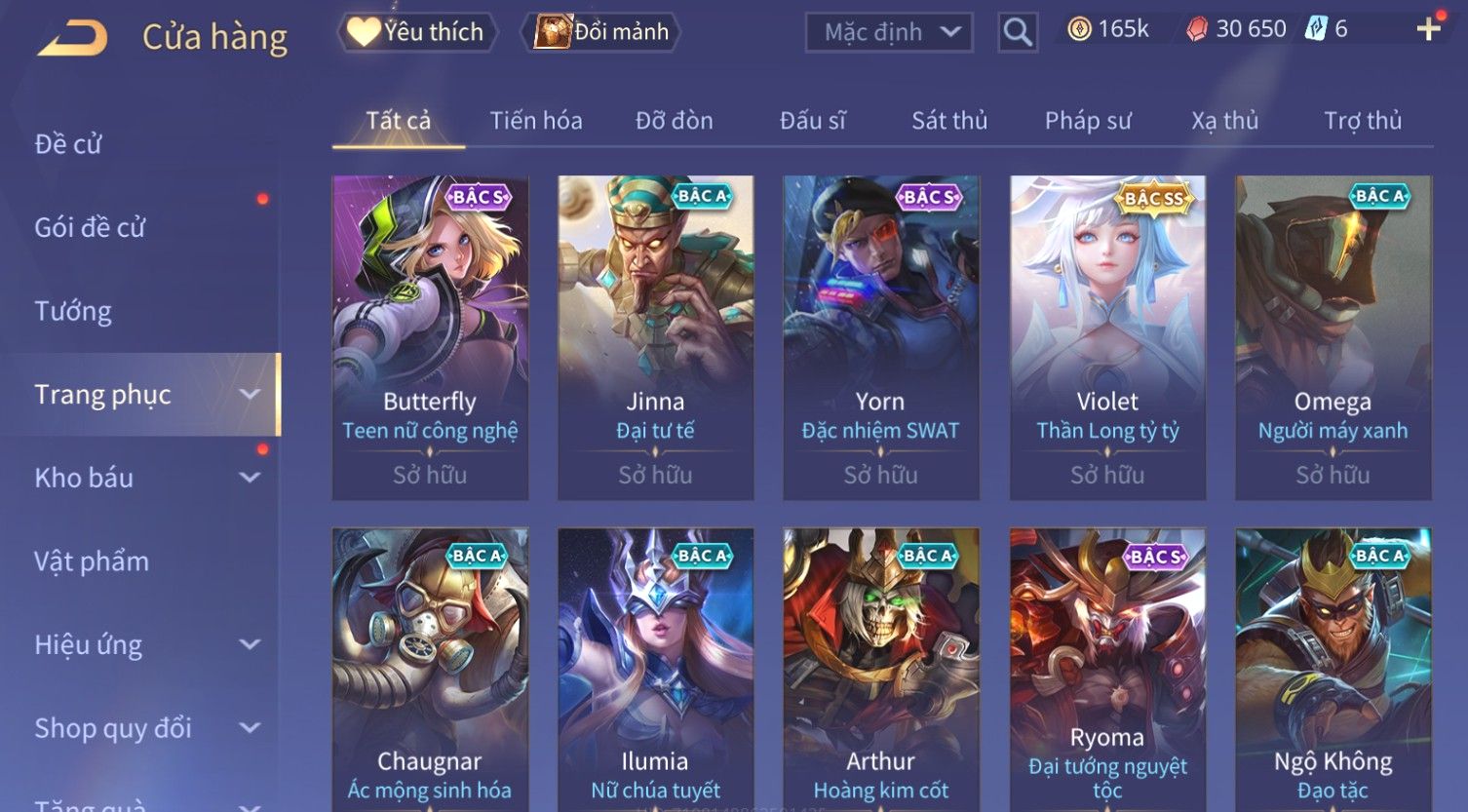
Task: Open the Đề cử menu entry
Action: (68, 144)
